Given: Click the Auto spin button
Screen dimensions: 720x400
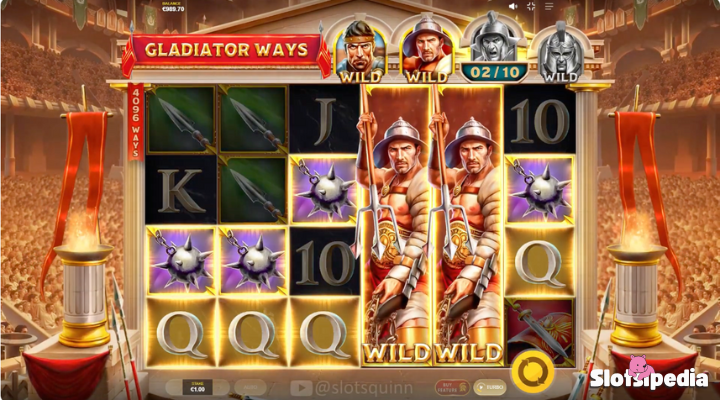Looking at the screenshot, I should (251, 386).
